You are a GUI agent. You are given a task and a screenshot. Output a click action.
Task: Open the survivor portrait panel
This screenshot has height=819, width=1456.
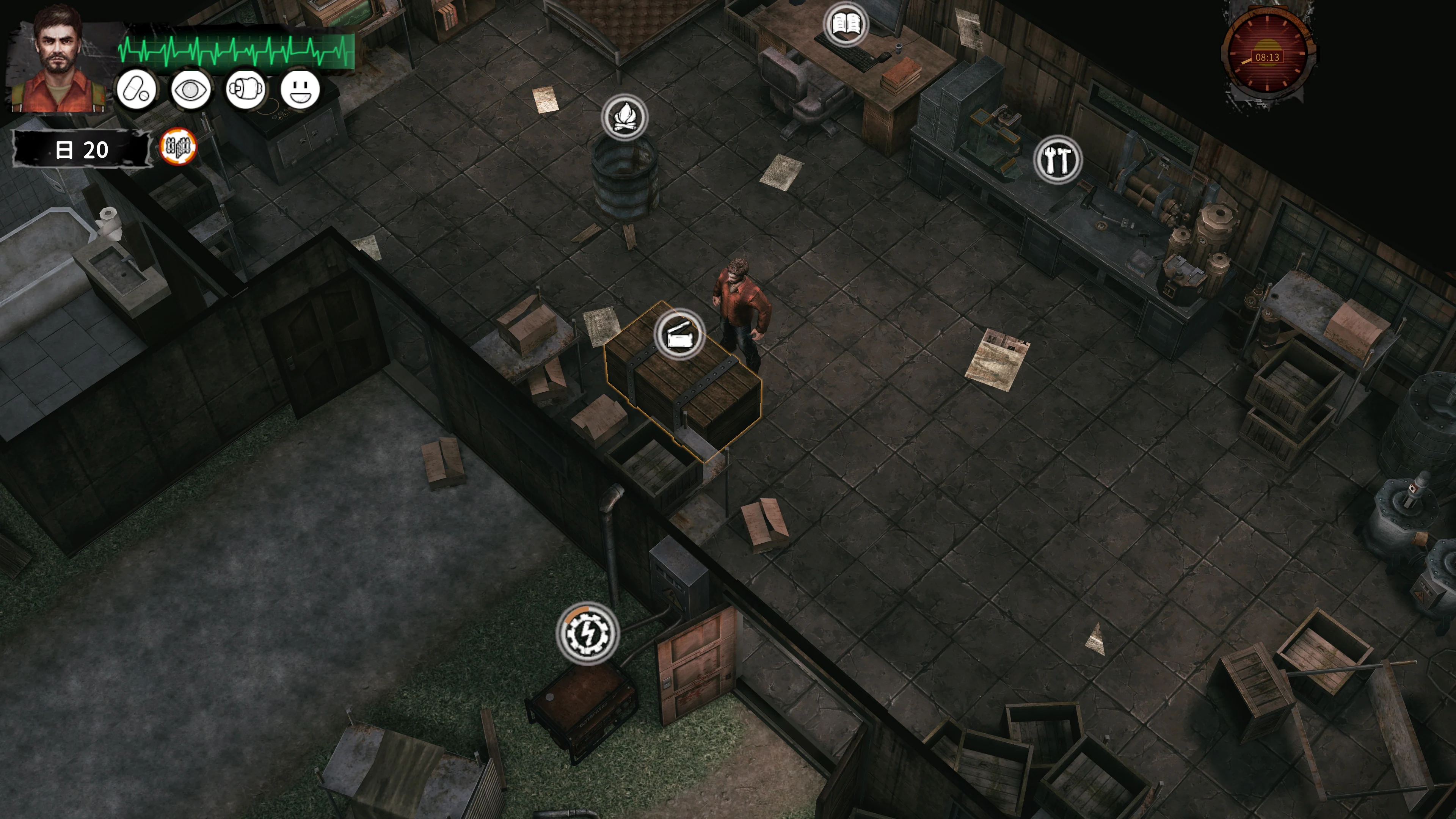click(58, 60)
